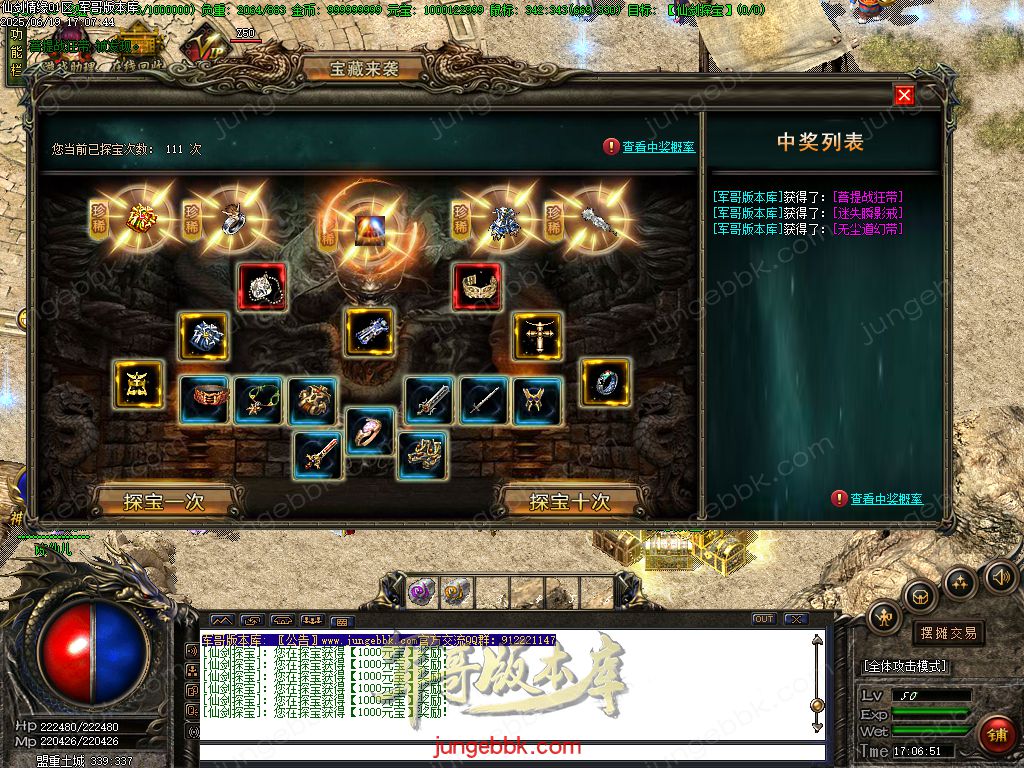
Task: Choose the red-framed golden crown prize
Action: pyautogui.click(x=478, y=287)
